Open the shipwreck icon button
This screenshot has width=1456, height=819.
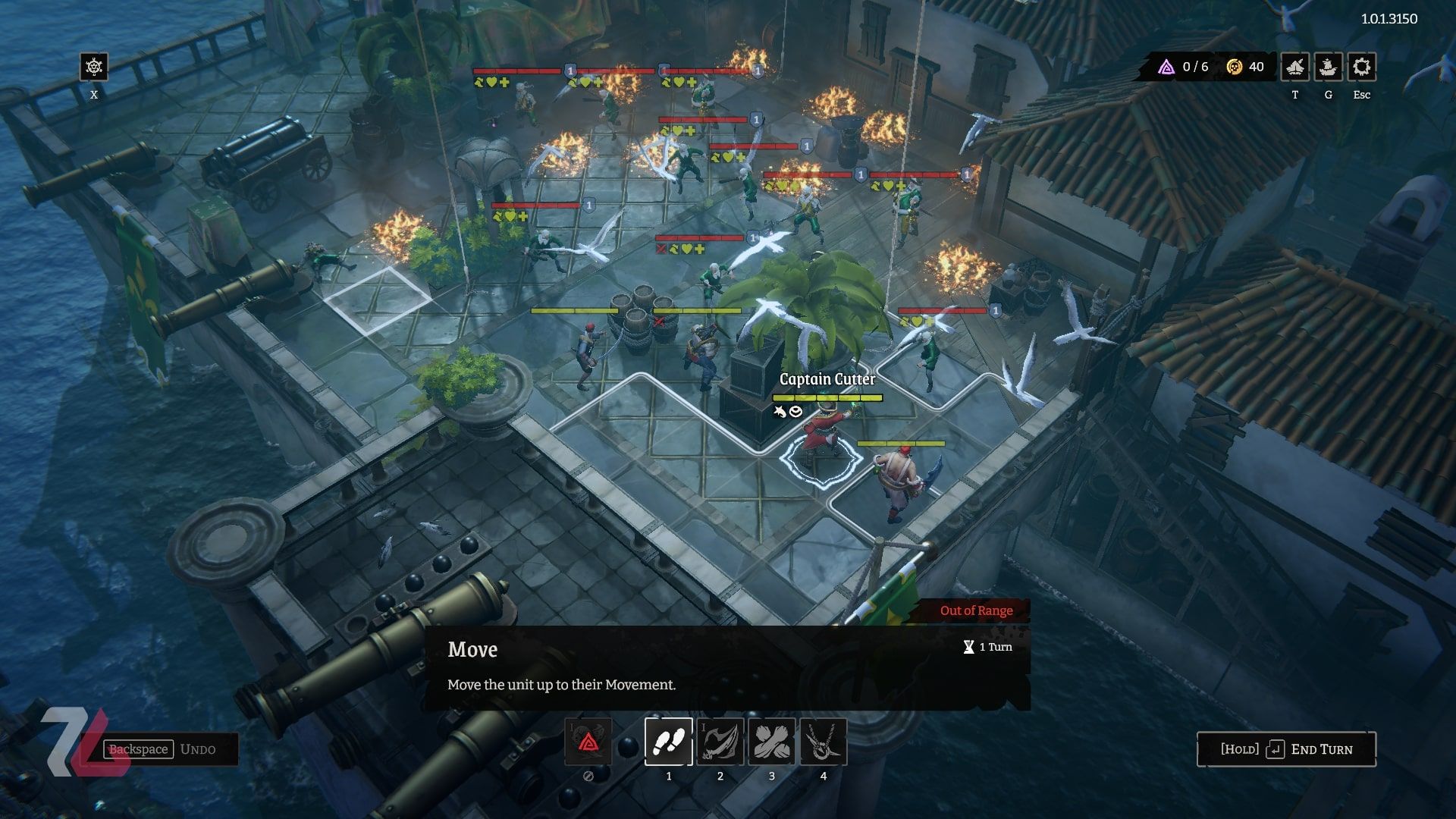point(1294,67)
